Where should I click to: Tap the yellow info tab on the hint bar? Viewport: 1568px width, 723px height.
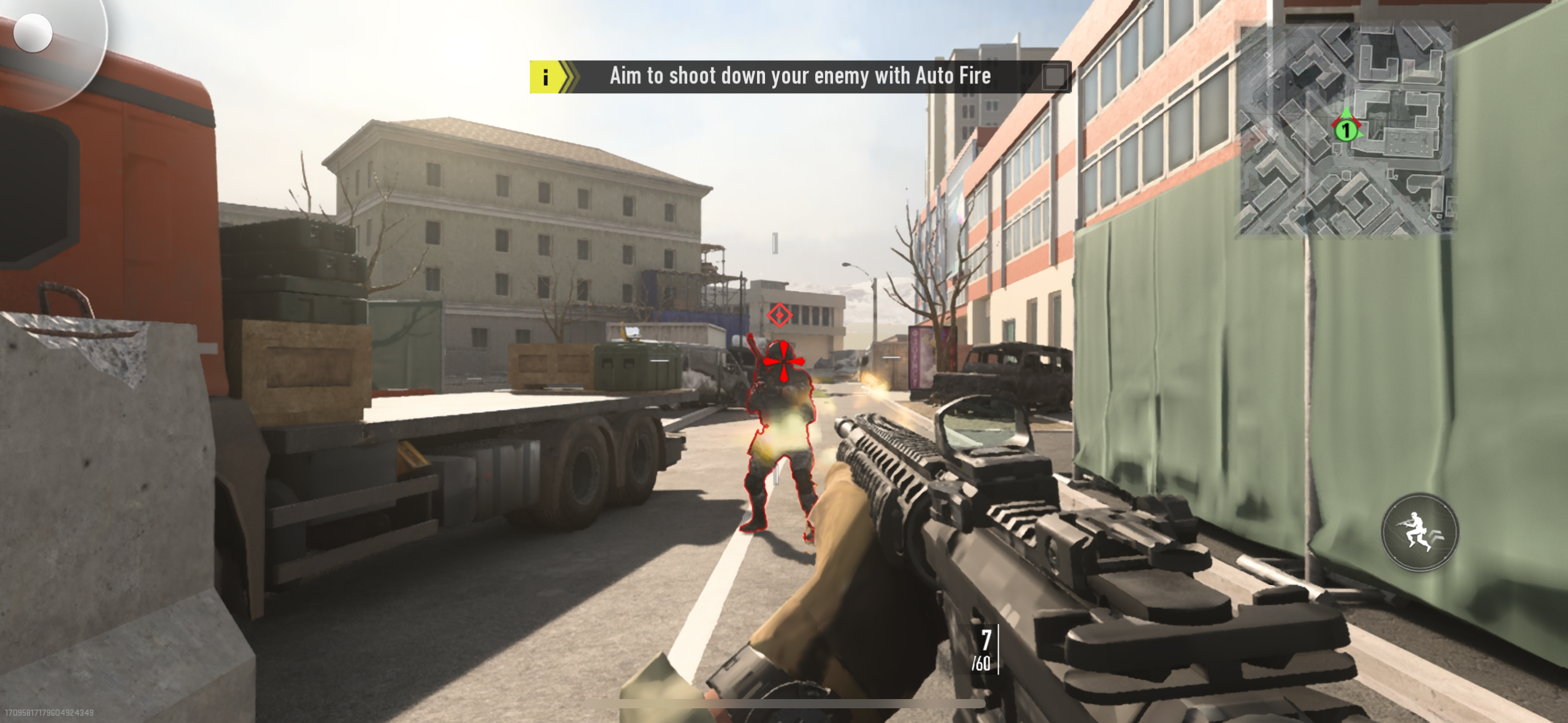click(x=545, y=77)
